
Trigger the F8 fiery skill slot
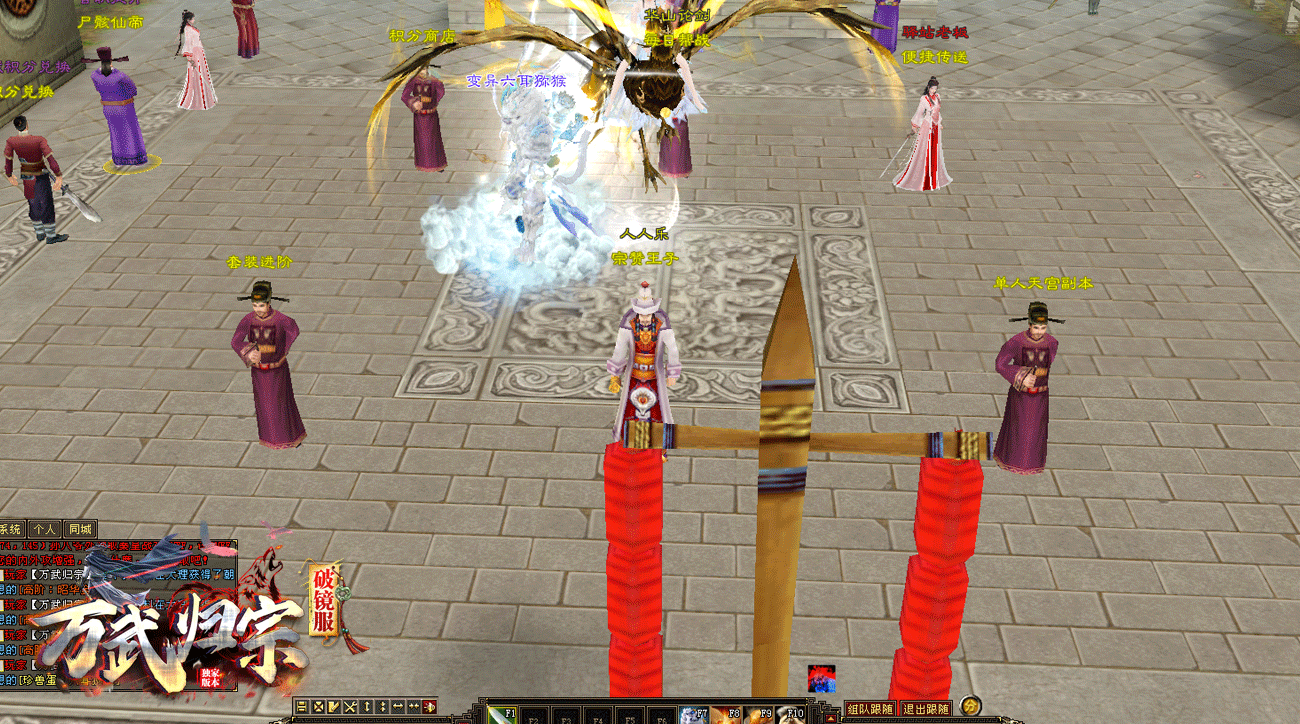point(725,714)
